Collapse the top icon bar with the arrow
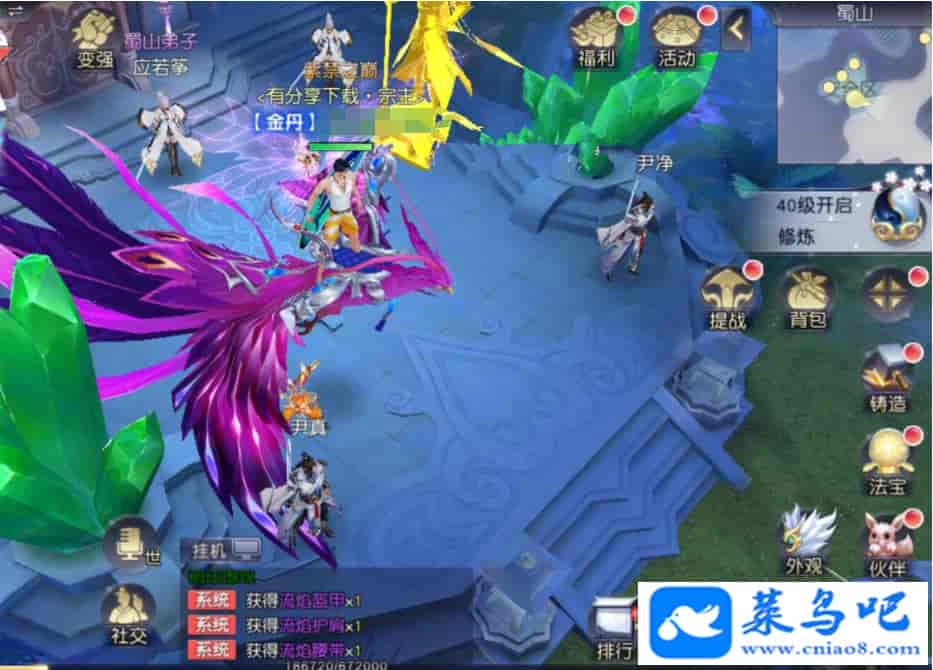This screenshot has width=933, height=670. click(737, 30)
